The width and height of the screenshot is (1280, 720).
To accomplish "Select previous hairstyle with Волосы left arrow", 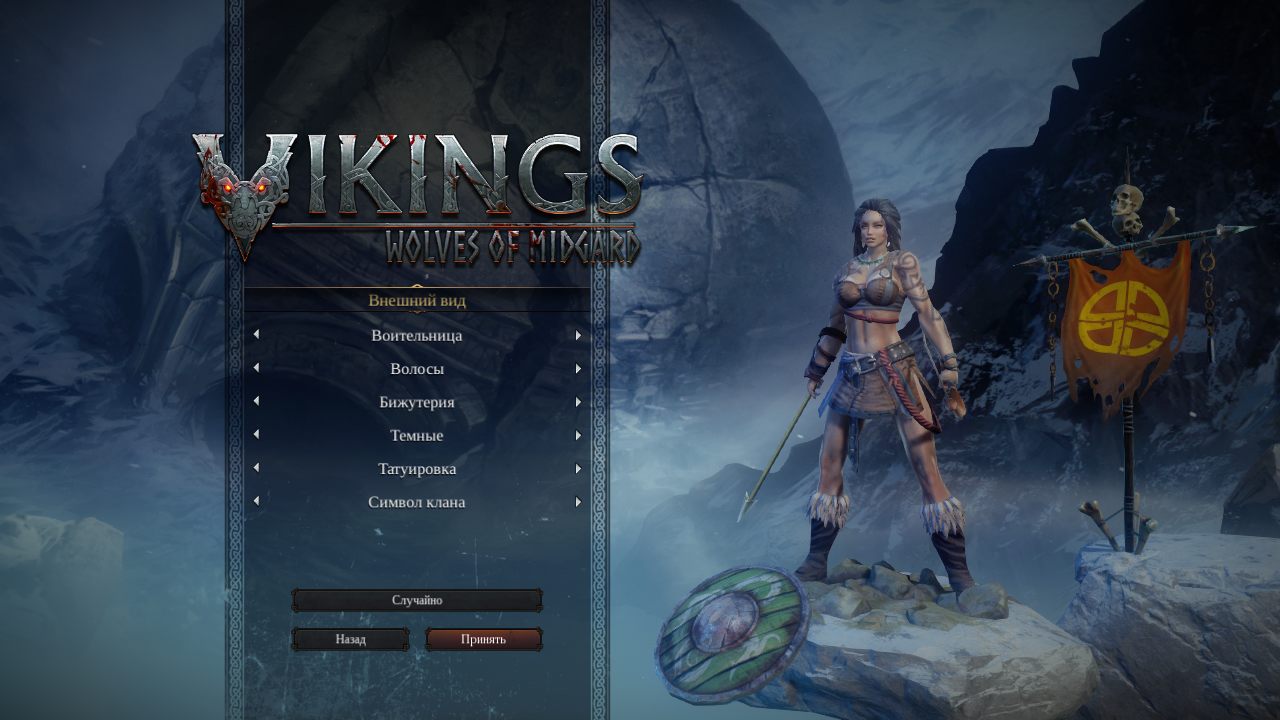I will pyautogui.click(x=258, y=369).
